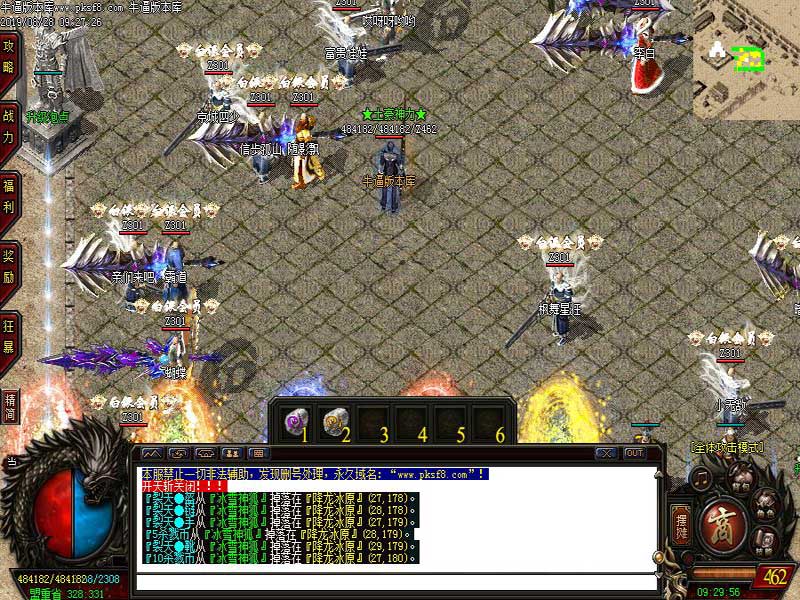Open the minimap
This screenshot has width=800, height=600.
(x=746, y=60)
